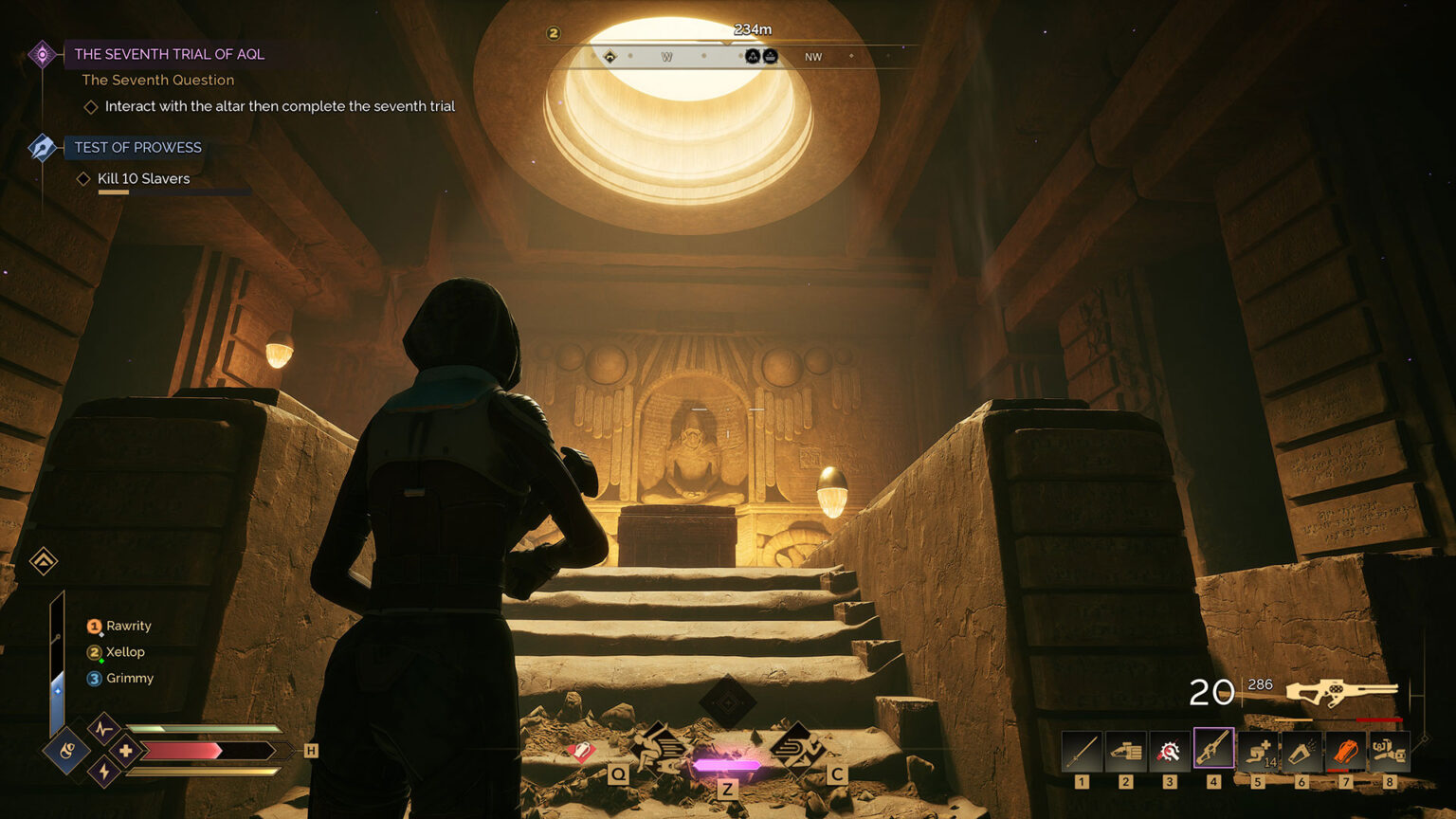
Task: Click party member Rawrity
Action: (x=128, y=626)
